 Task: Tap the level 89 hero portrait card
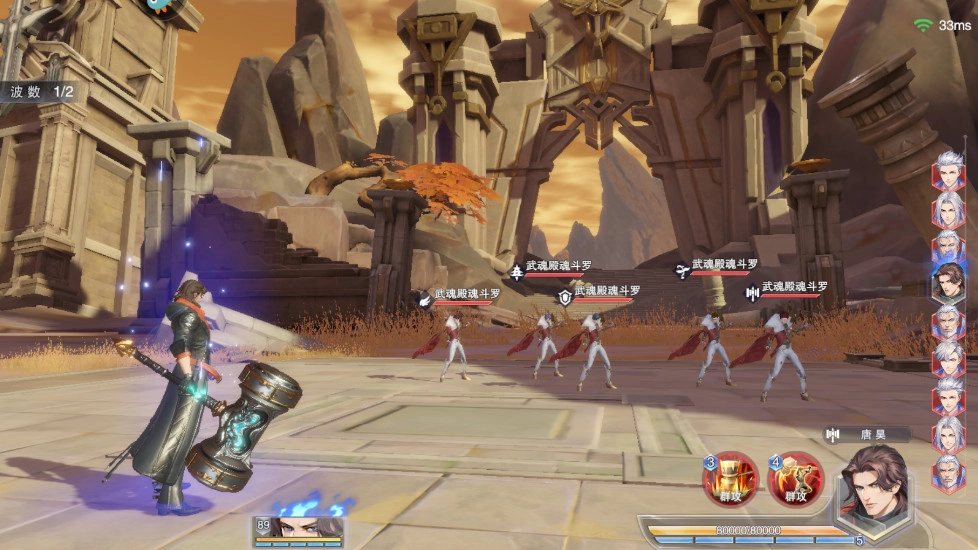(299, 528)
